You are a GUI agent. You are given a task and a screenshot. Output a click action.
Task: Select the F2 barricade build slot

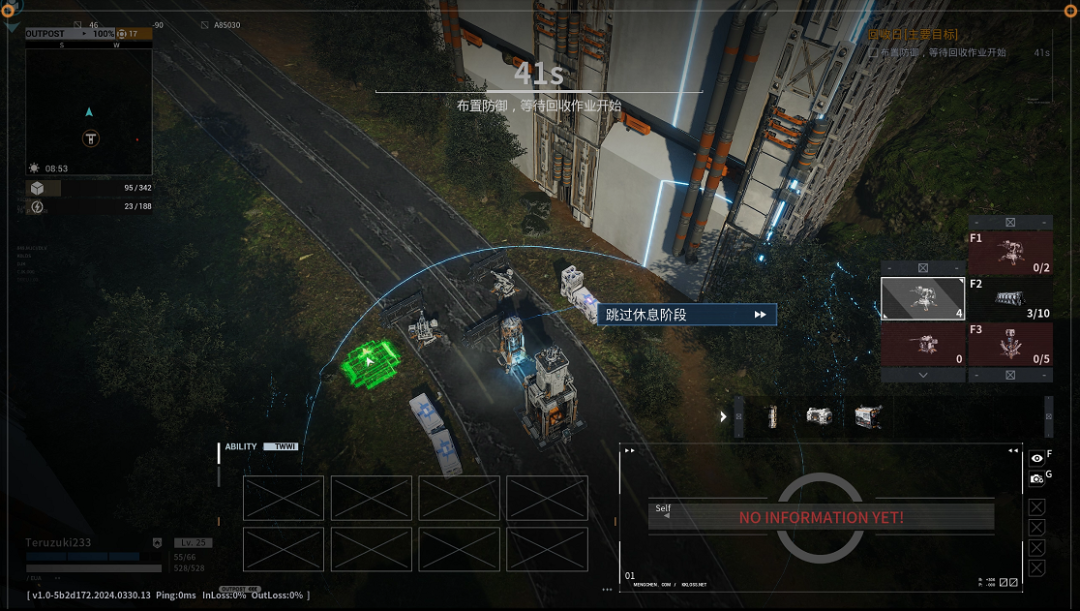coord(1010,298)
